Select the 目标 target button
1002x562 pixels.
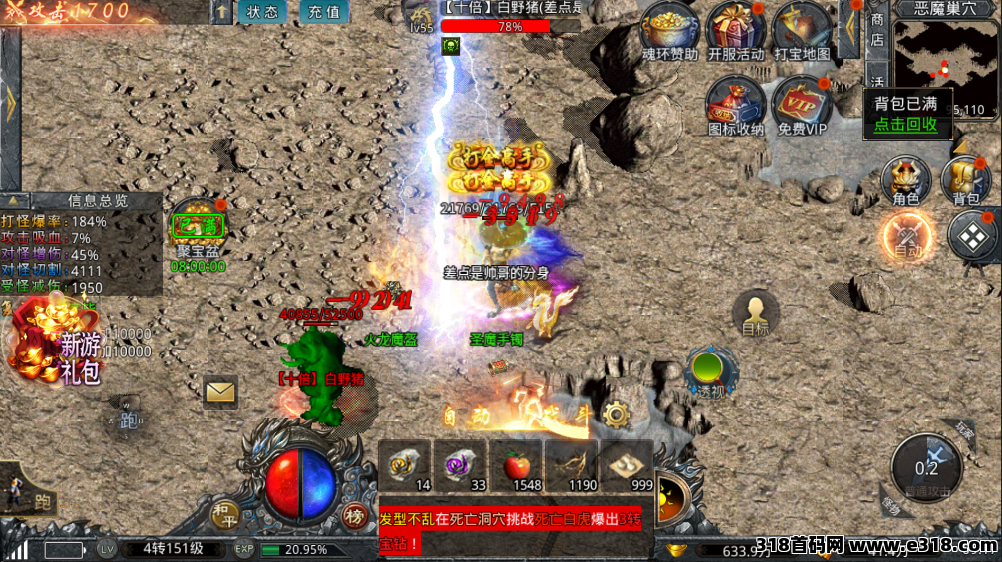(755, 313)
